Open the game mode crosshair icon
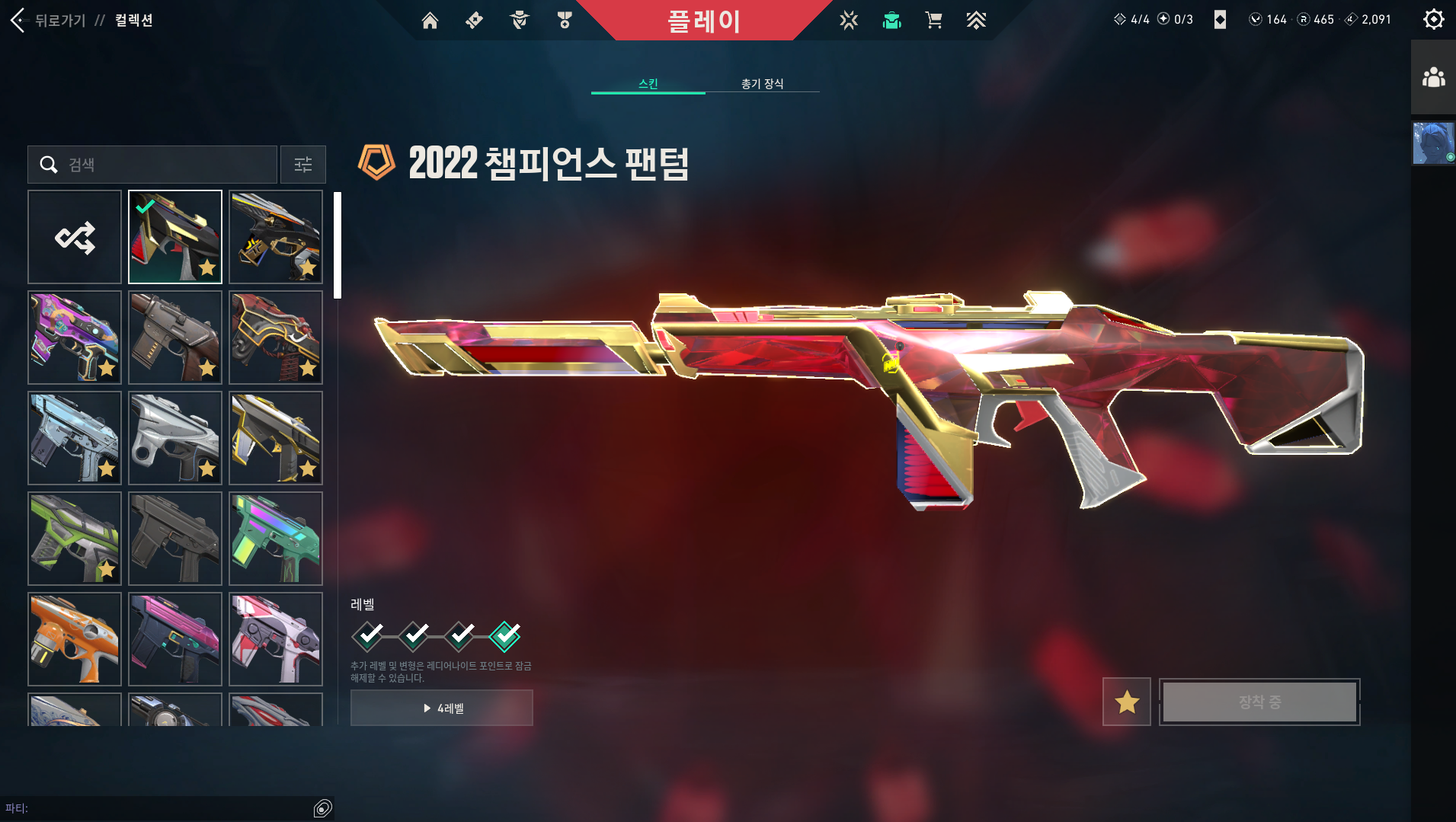The width and height of the screenshot is (1456, 822). [x=848, y=21]
